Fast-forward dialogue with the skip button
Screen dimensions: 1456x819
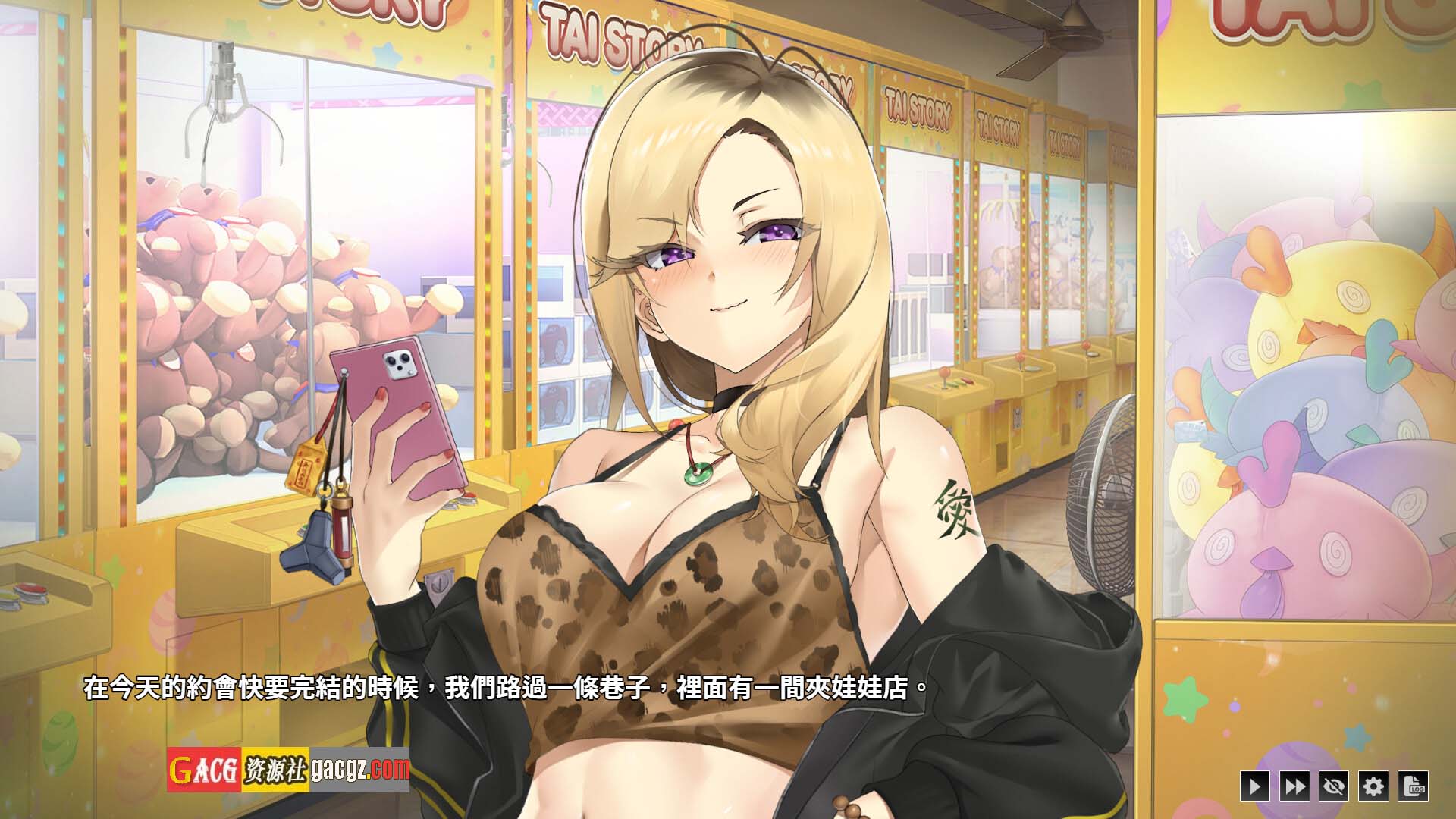pyautogui.click(x=1294, y=786)
